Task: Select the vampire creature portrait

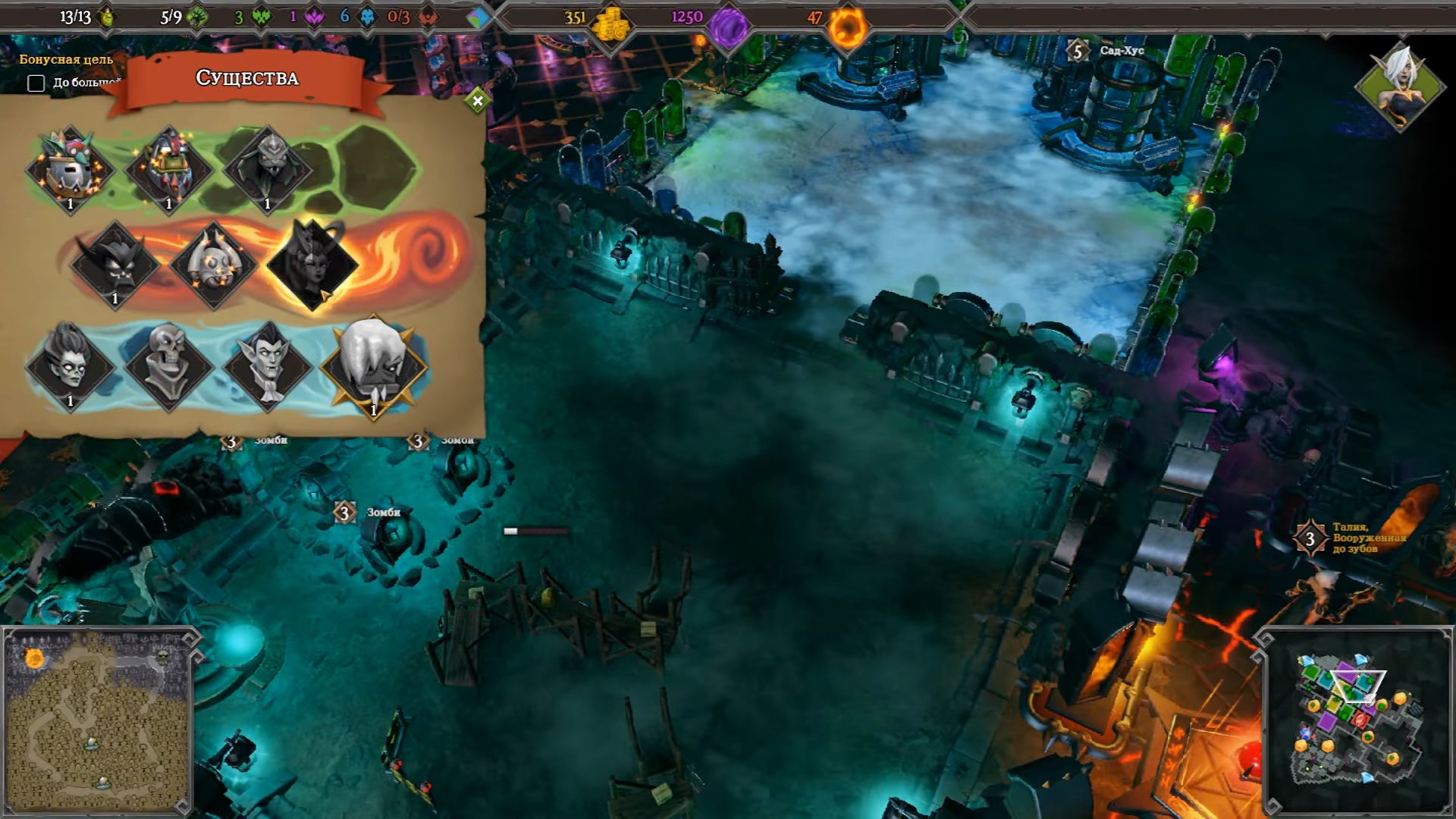Action: click(267, 366)
